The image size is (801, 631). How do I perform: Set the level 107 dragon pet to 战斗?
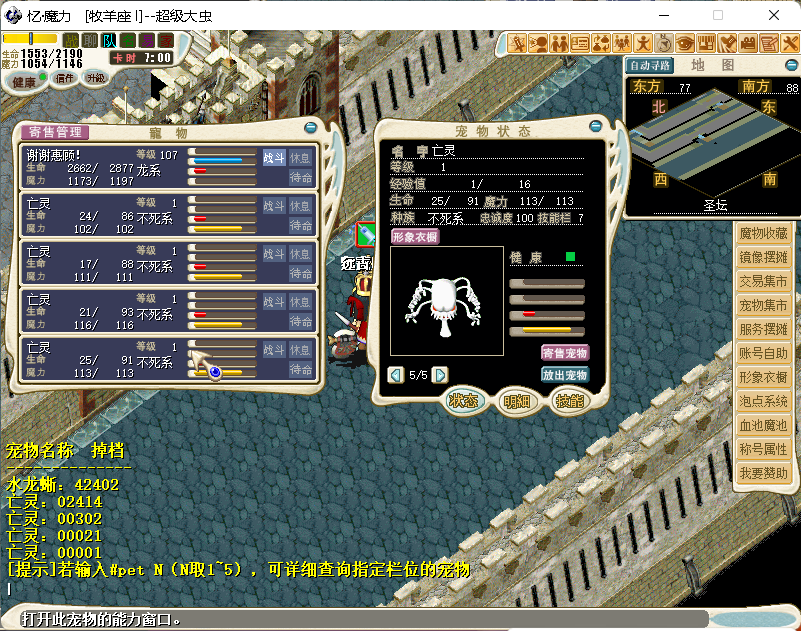273,157
